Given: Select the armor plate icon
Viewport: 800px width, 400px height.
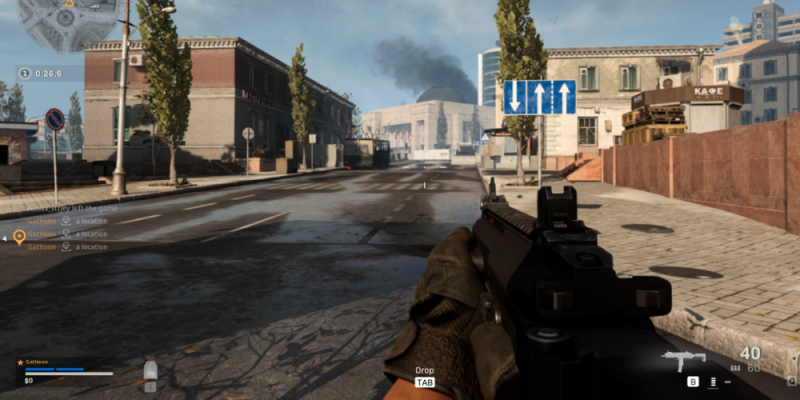Looking at the screenshot, I should pos(150,371).
